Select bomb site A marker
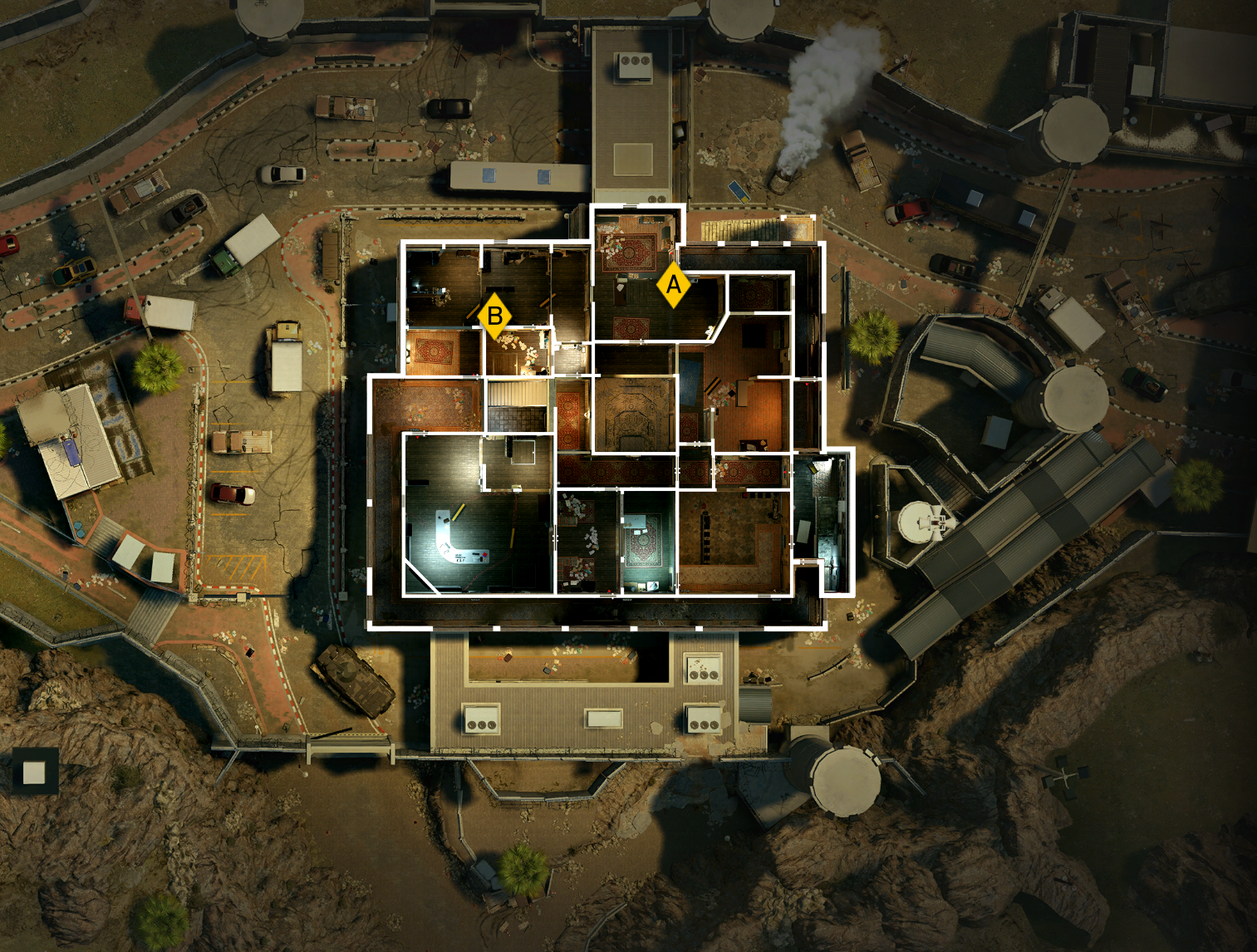The width and height of the screenshot is (1257, 952). (672, 287)
